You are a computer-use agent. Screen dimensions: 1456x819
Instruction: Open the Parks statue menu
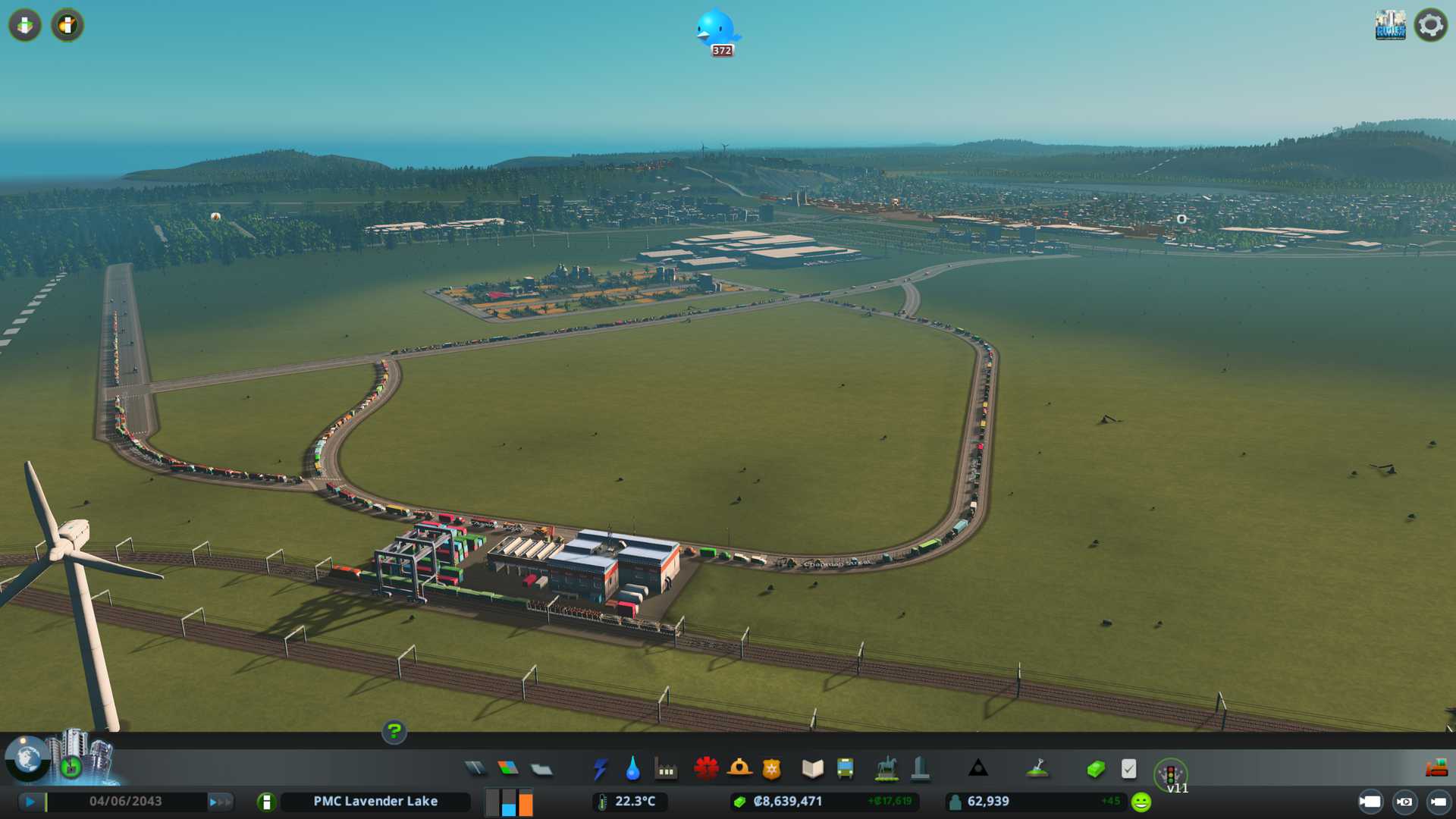click(886, 769)
